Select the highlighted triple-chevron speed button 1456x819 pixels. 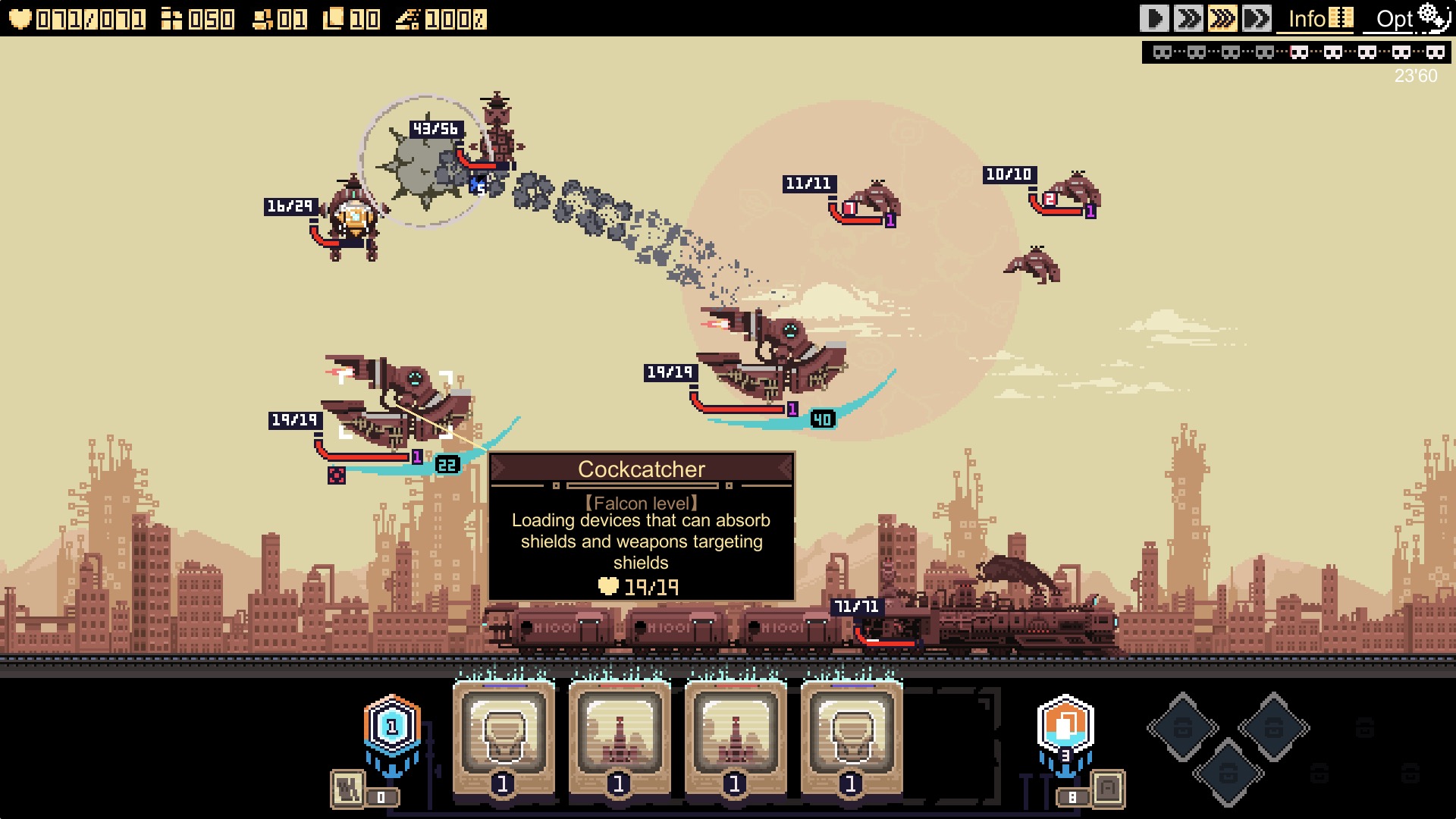point(1222,18)
